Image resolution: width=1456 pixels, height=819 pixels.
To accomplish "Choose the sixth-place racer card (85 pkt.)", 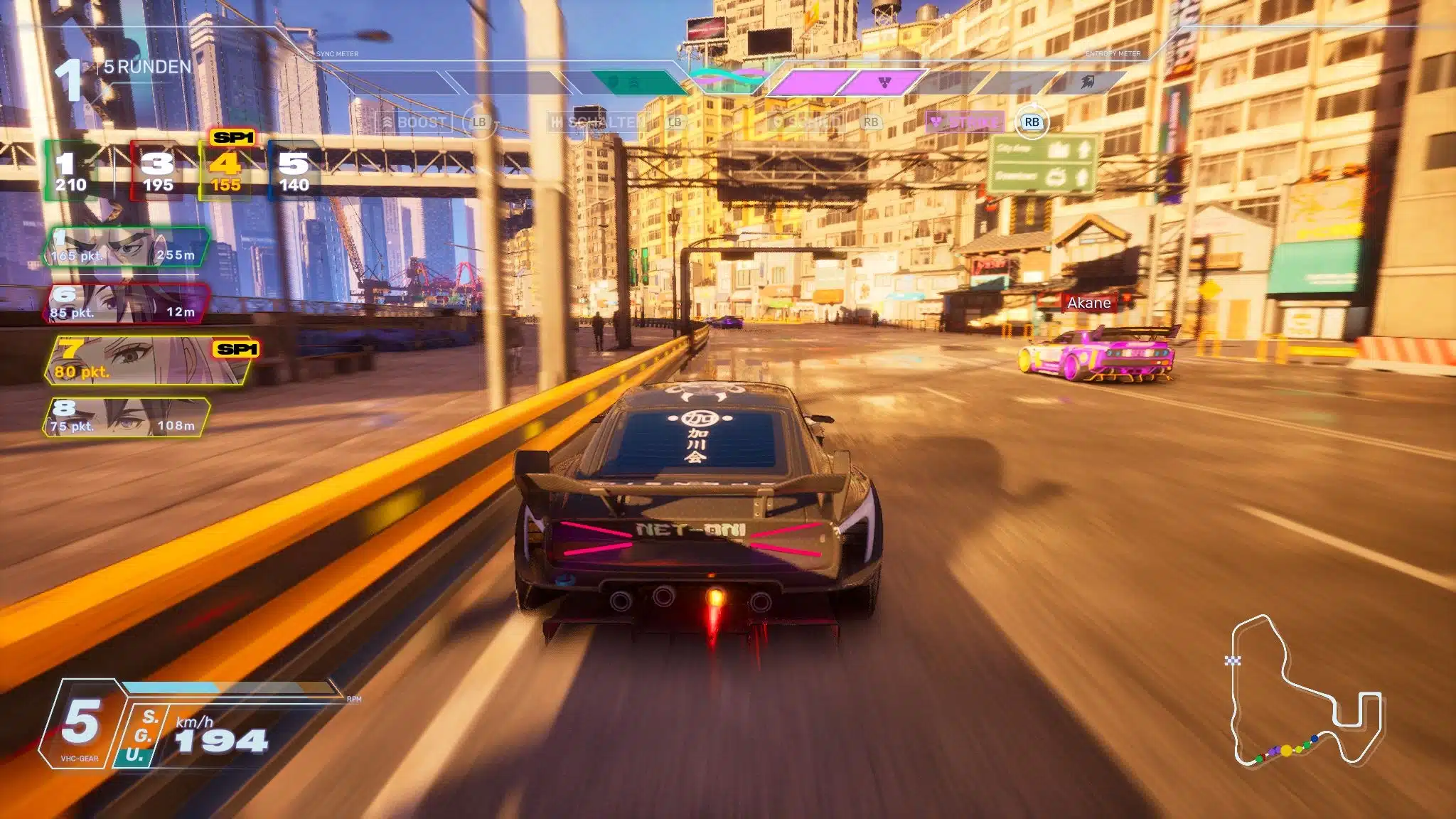I will [127, 304].
